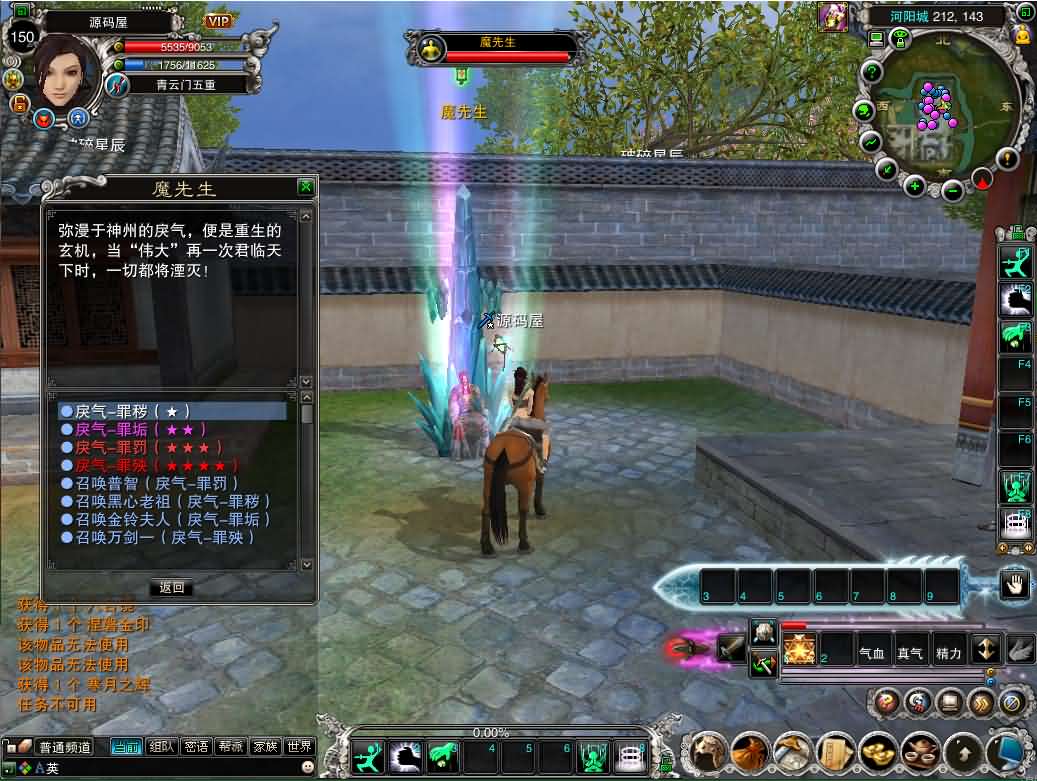Pick 召唤万剑一 summon option

click(x=159, y=537)
